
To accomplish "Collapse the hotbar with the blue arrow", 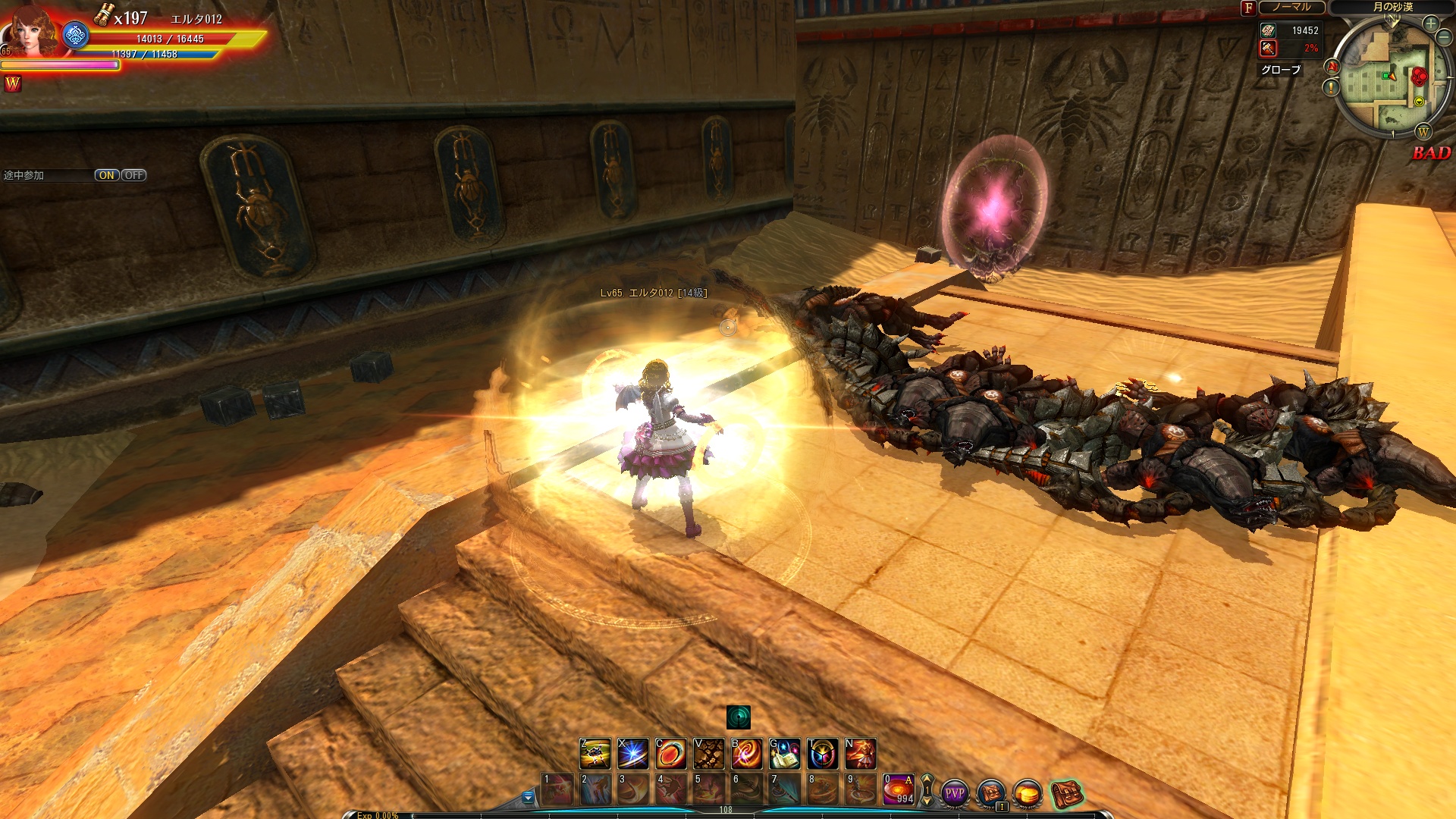I will [x=529, y=797].
